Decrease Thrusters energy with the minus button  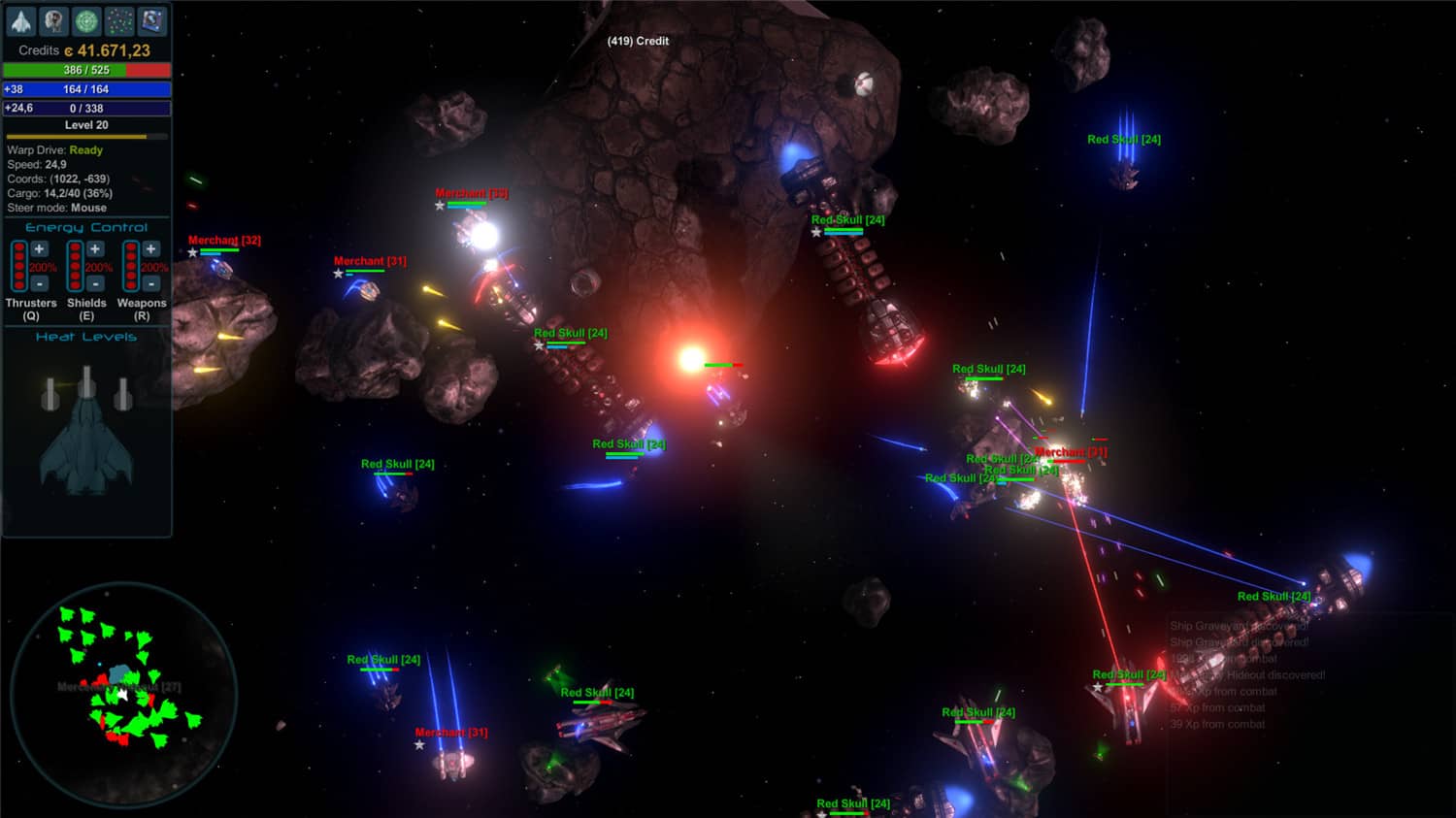40,283
